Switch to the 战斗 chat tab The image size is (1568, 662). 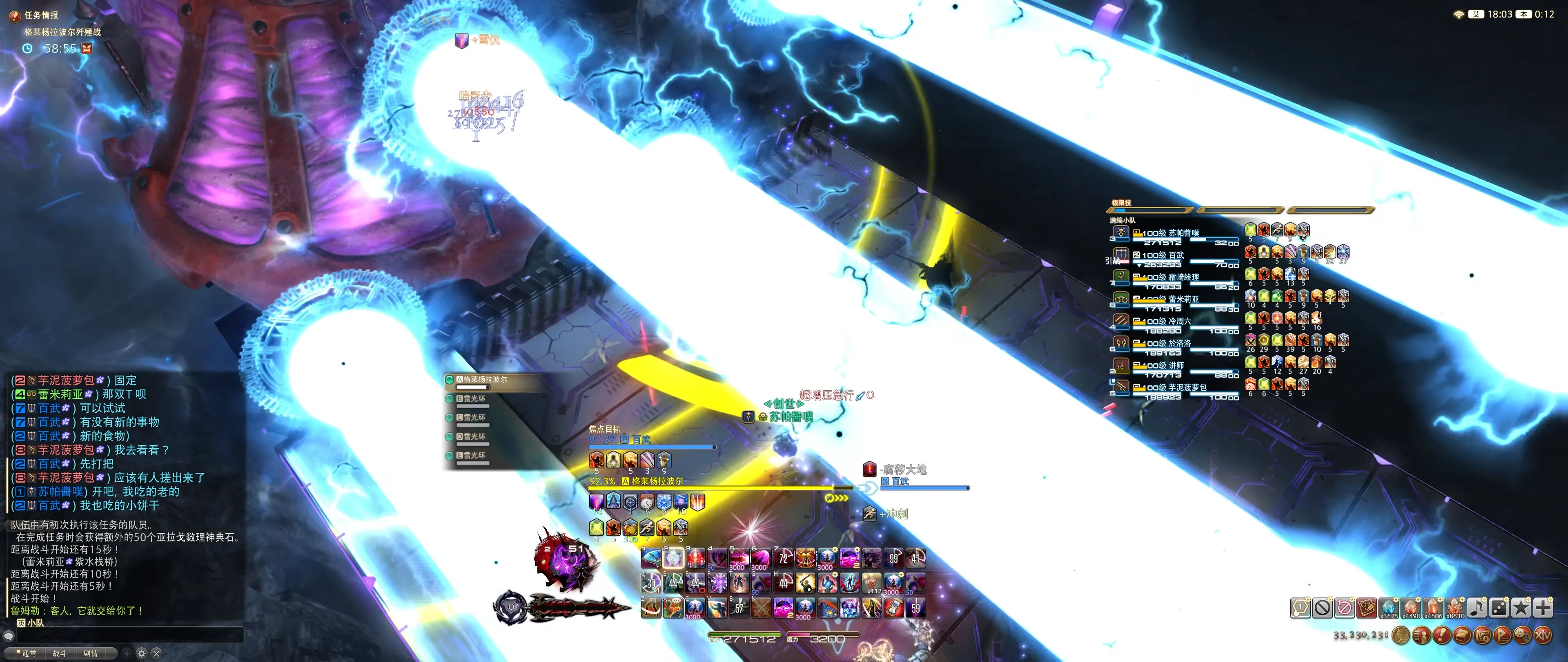pyautogui.click(x=60, y=653)
